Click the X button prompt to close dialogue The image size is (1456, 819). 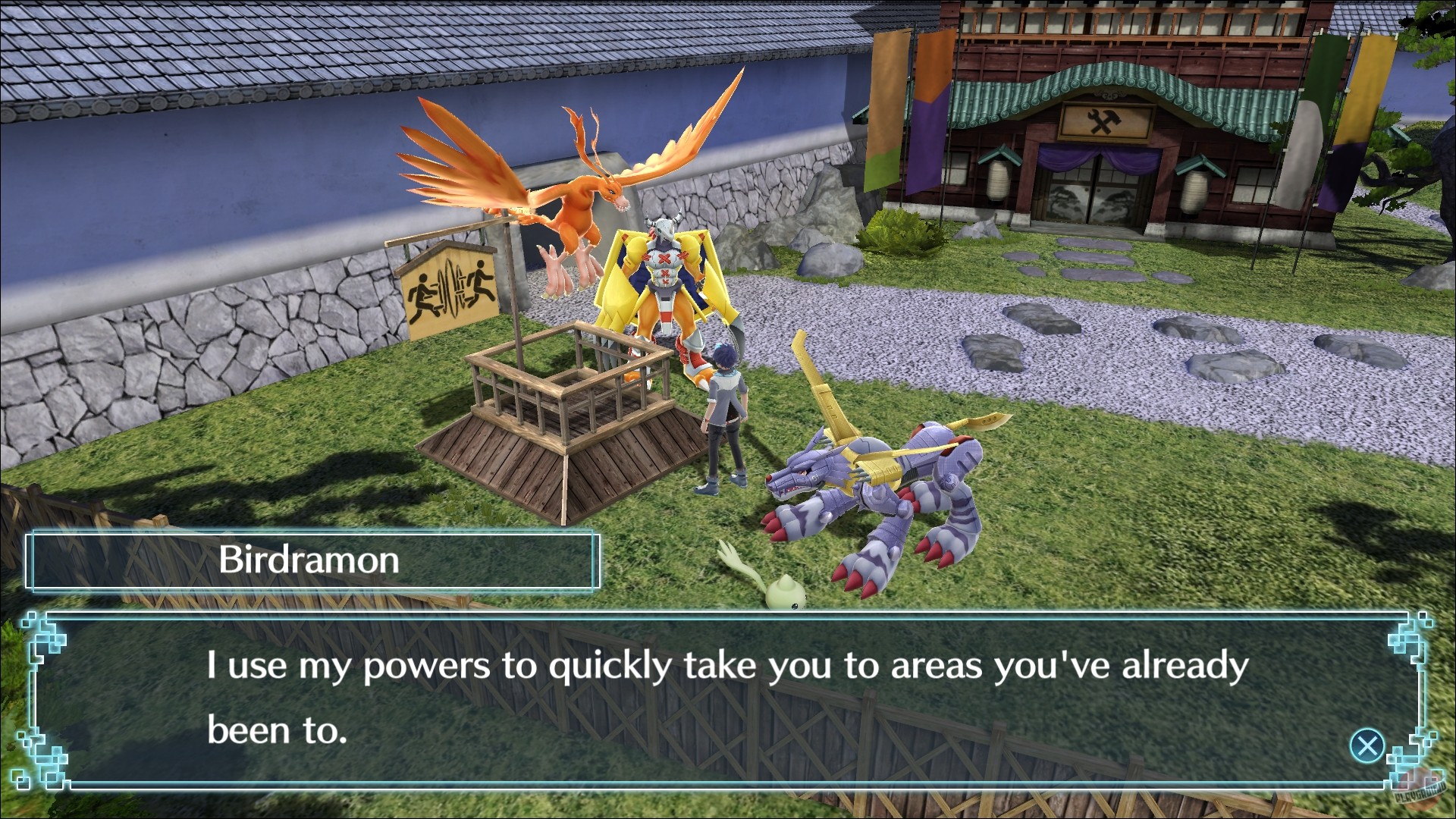pos(1370,745)
